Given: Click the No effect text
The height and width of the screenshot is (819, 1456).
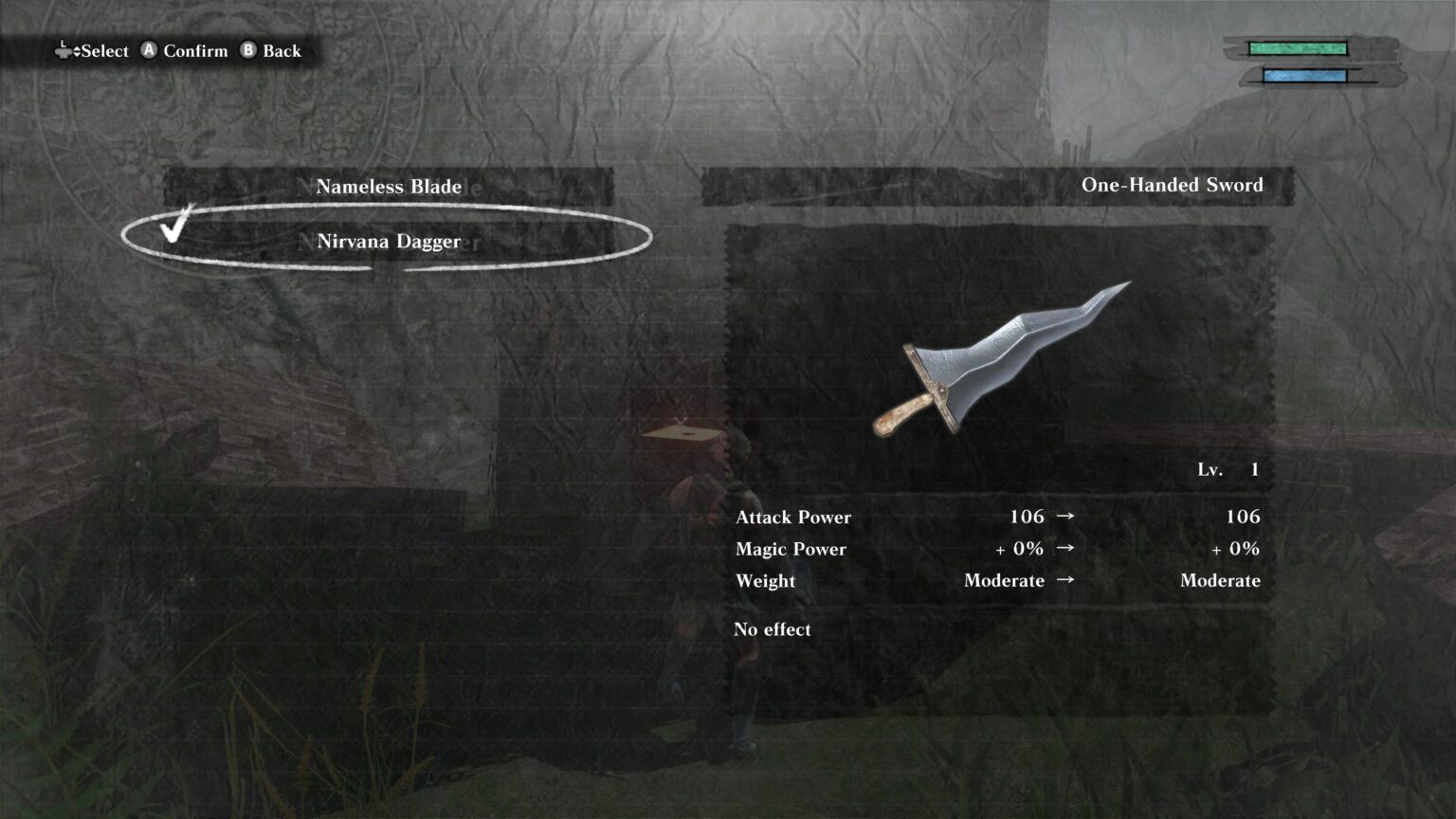Looking at the screenshot, I should coord(773,629).
